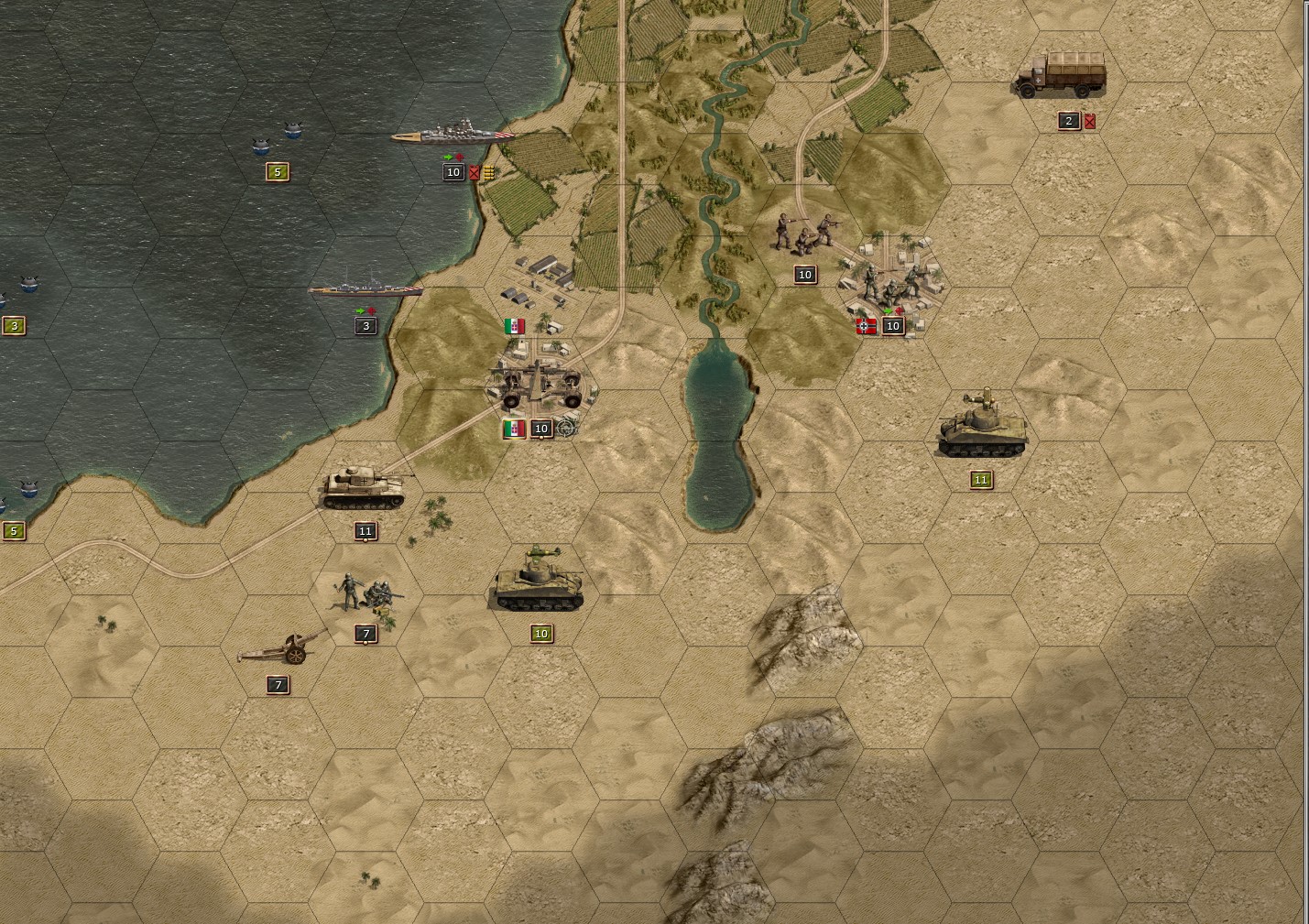
Task: Select the German infantry squad in the village
Action: pos(893,284)
